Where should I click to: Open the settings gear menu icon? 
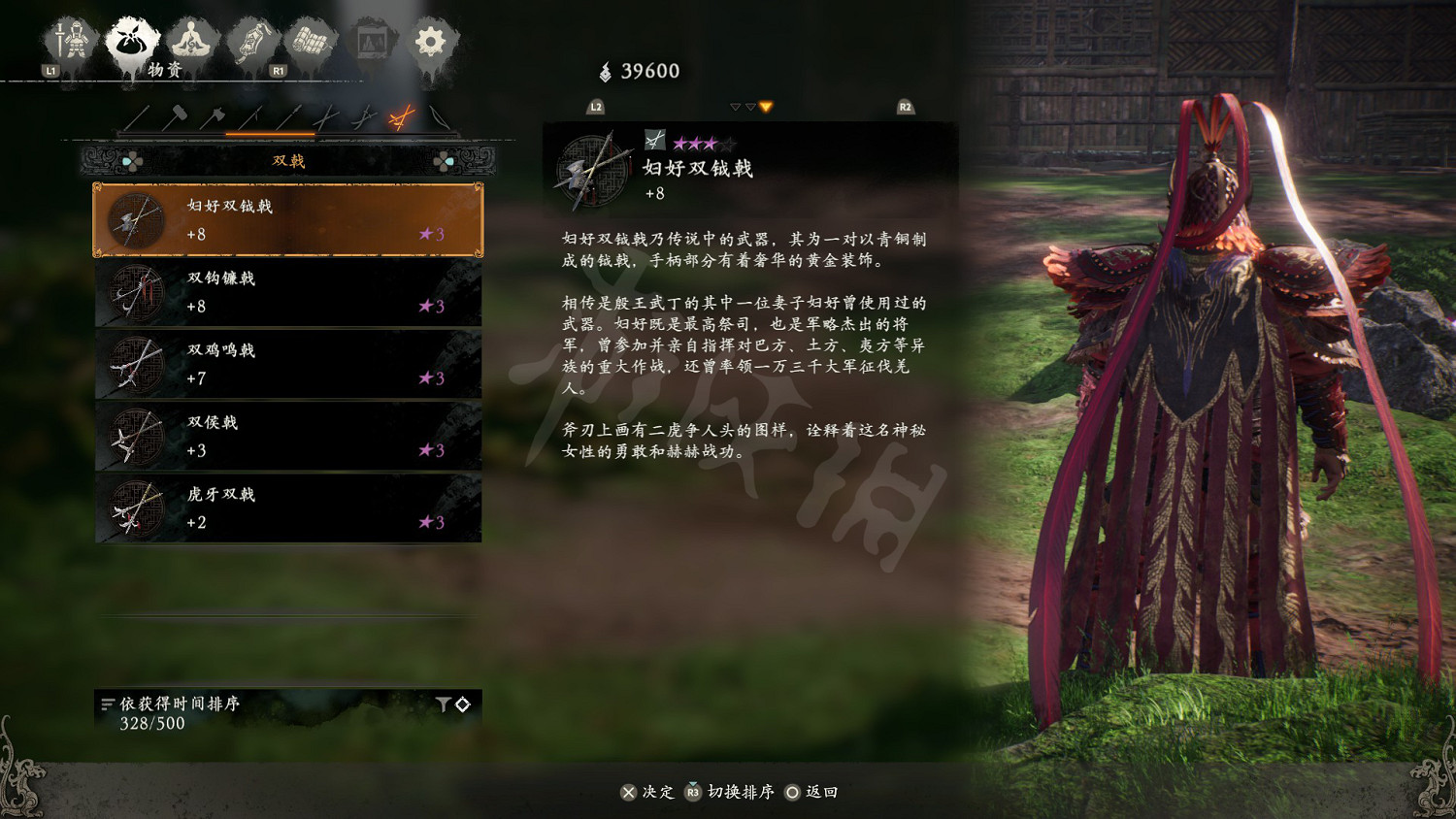coord(430,39)
